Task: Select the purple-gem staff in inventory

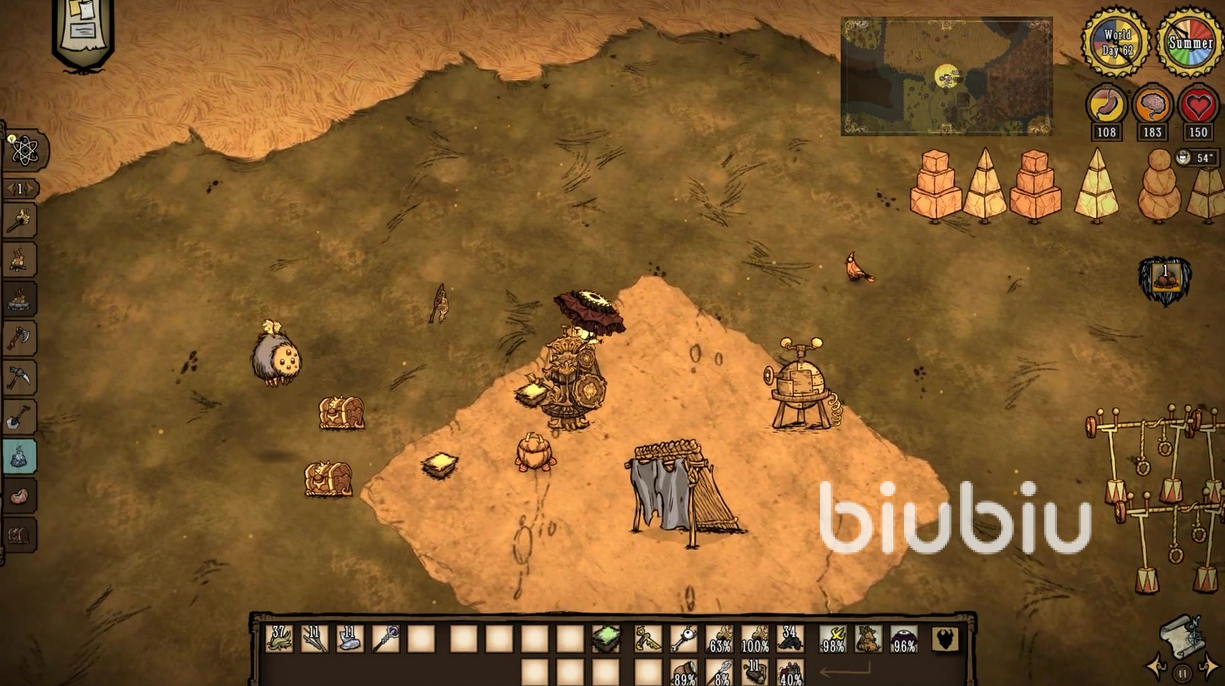Action: coord(386,638)
